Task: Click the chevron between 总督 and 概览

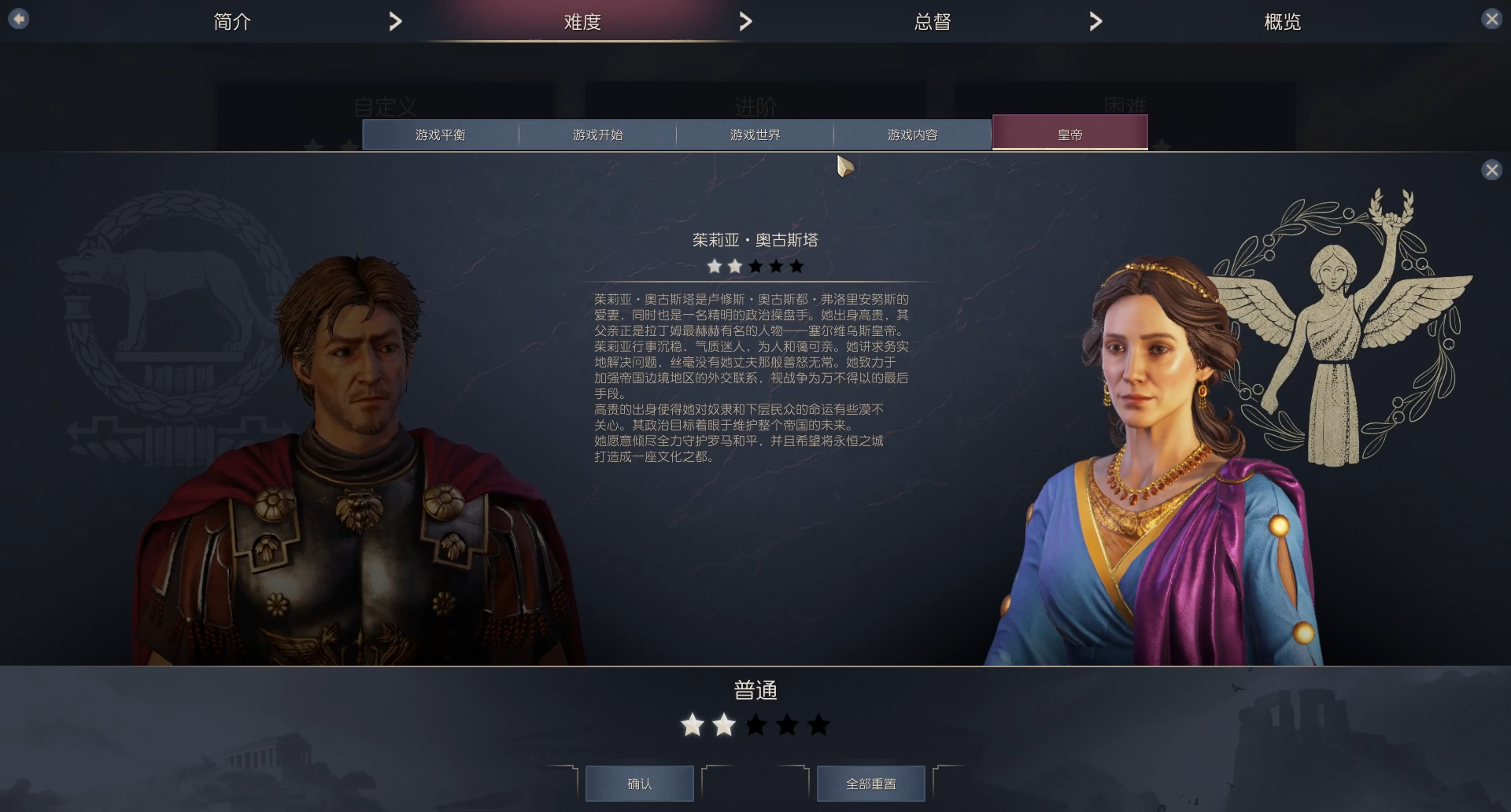Action: (1095, 21)
